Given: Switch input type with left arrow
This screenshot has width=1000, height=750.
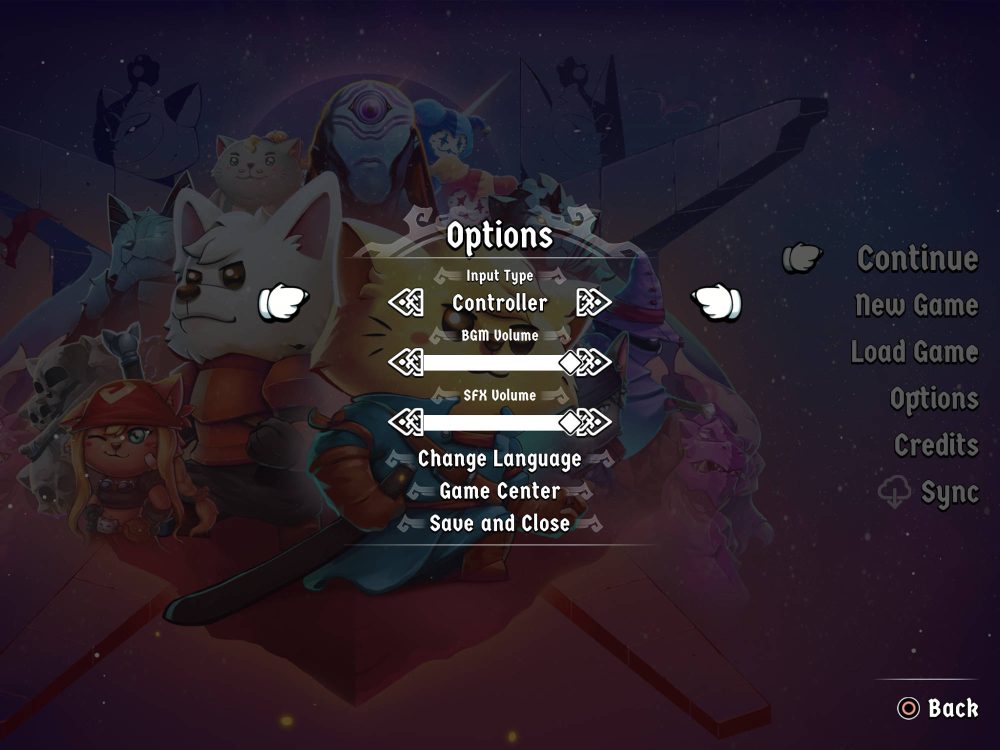Looking at the screenshot, I should 405,302.
